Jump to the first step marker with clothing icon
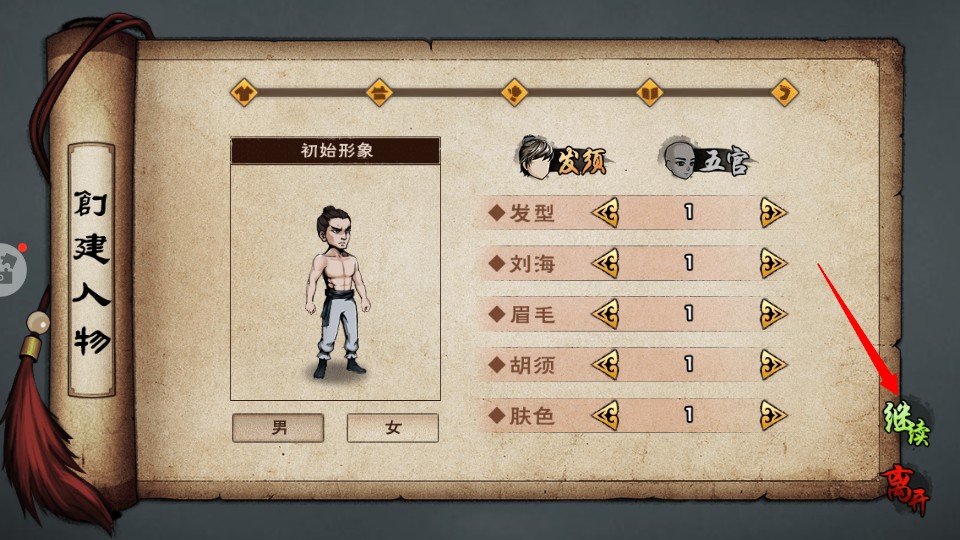The image size is (960, 540). point(244,93)
